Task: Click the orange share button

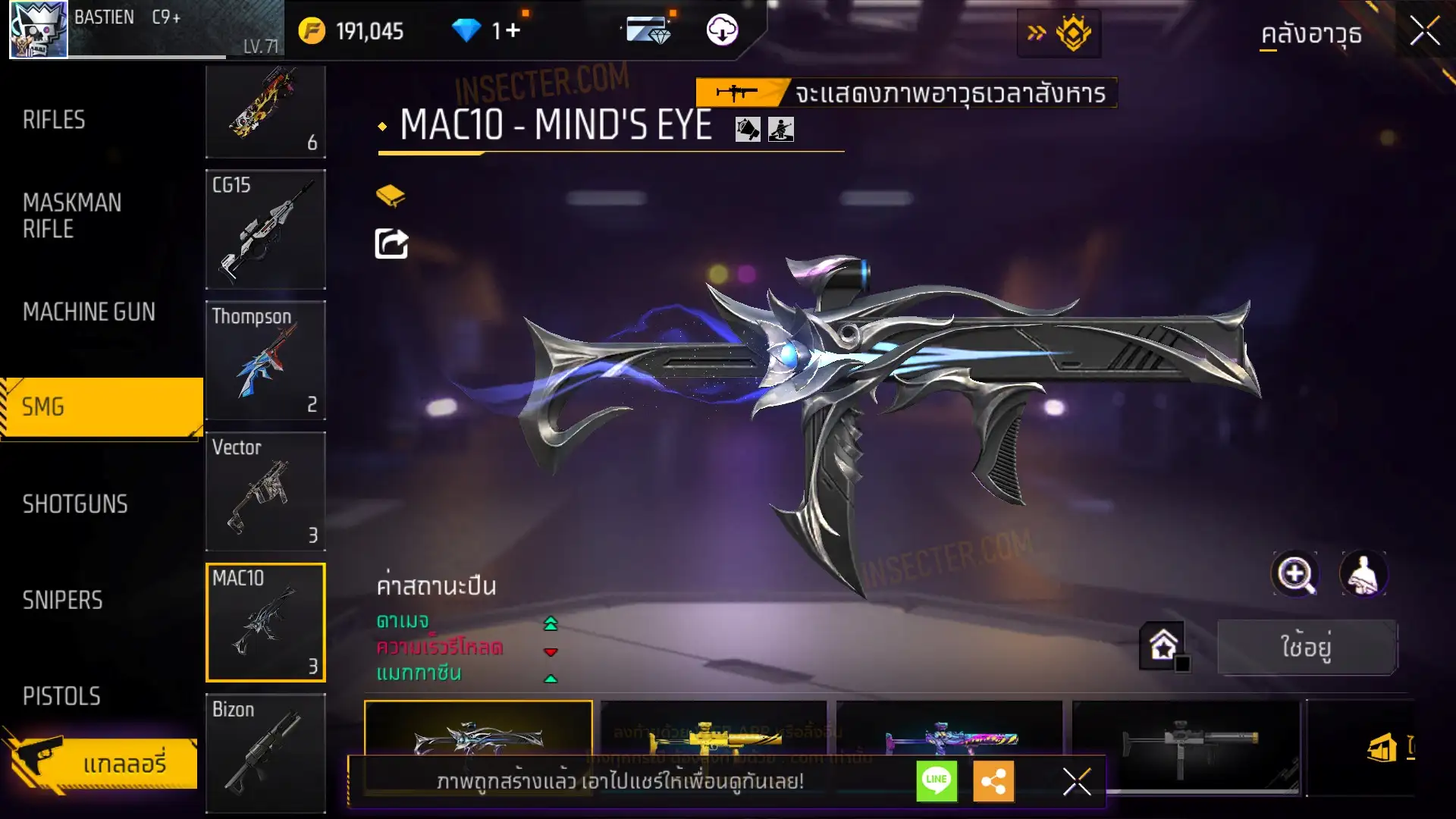Action: [993, 781]
